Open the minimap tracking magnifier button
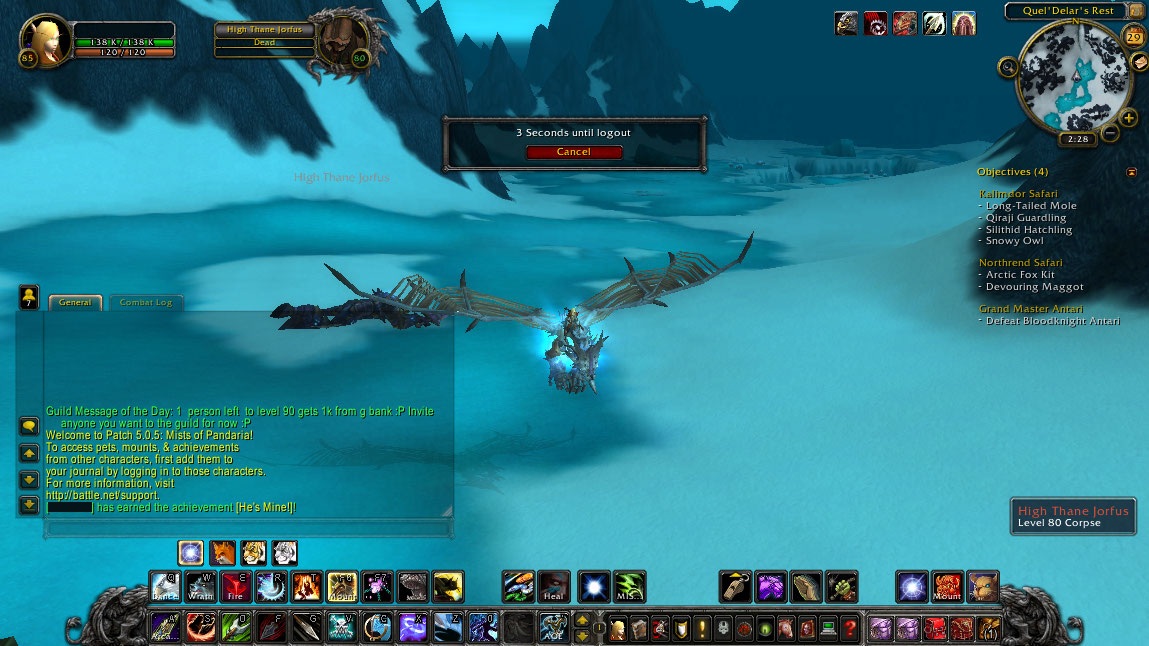 1007,67
